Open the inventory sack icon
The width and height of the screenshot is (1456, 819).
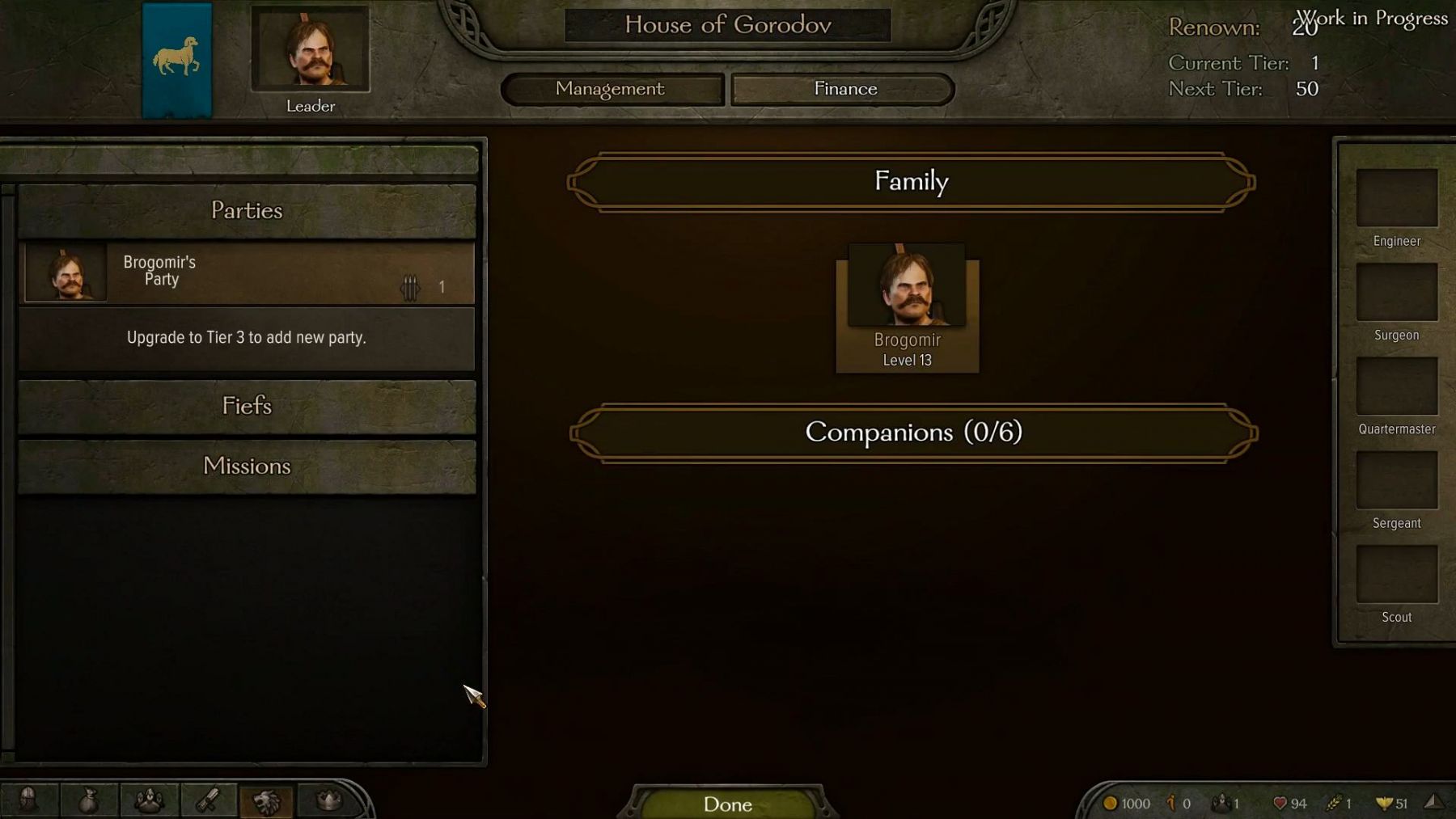(x=88, y=800)
